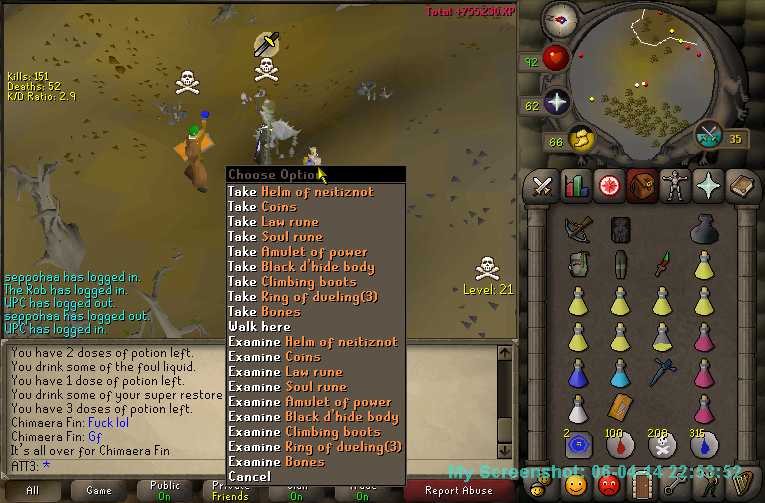Image resolution: width=765 pixels, height=503 pixels.
Task: Select the crossbow in the inventory
Action: 577,230
